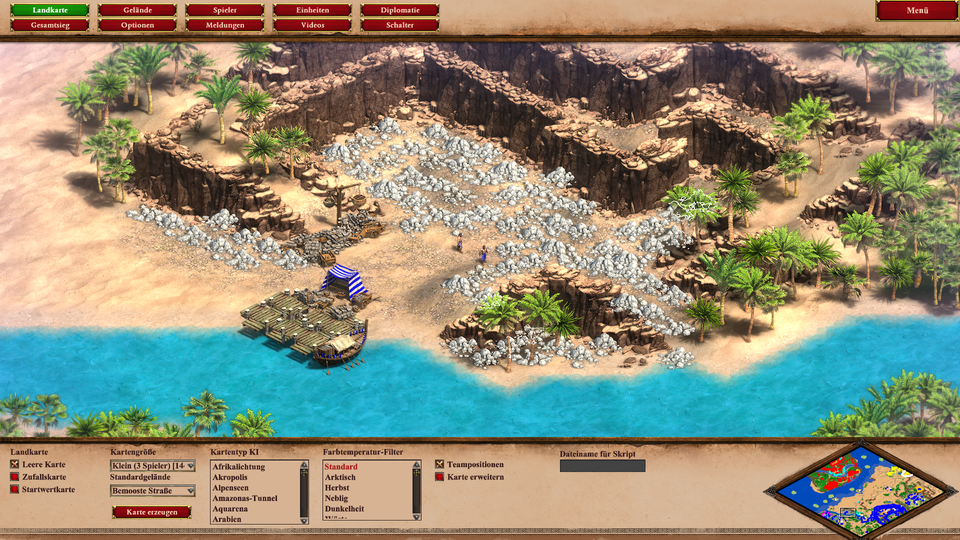This screenshot has height=540, width=960.
Task: Open the Meldungen tab
Action: [225, 24]
